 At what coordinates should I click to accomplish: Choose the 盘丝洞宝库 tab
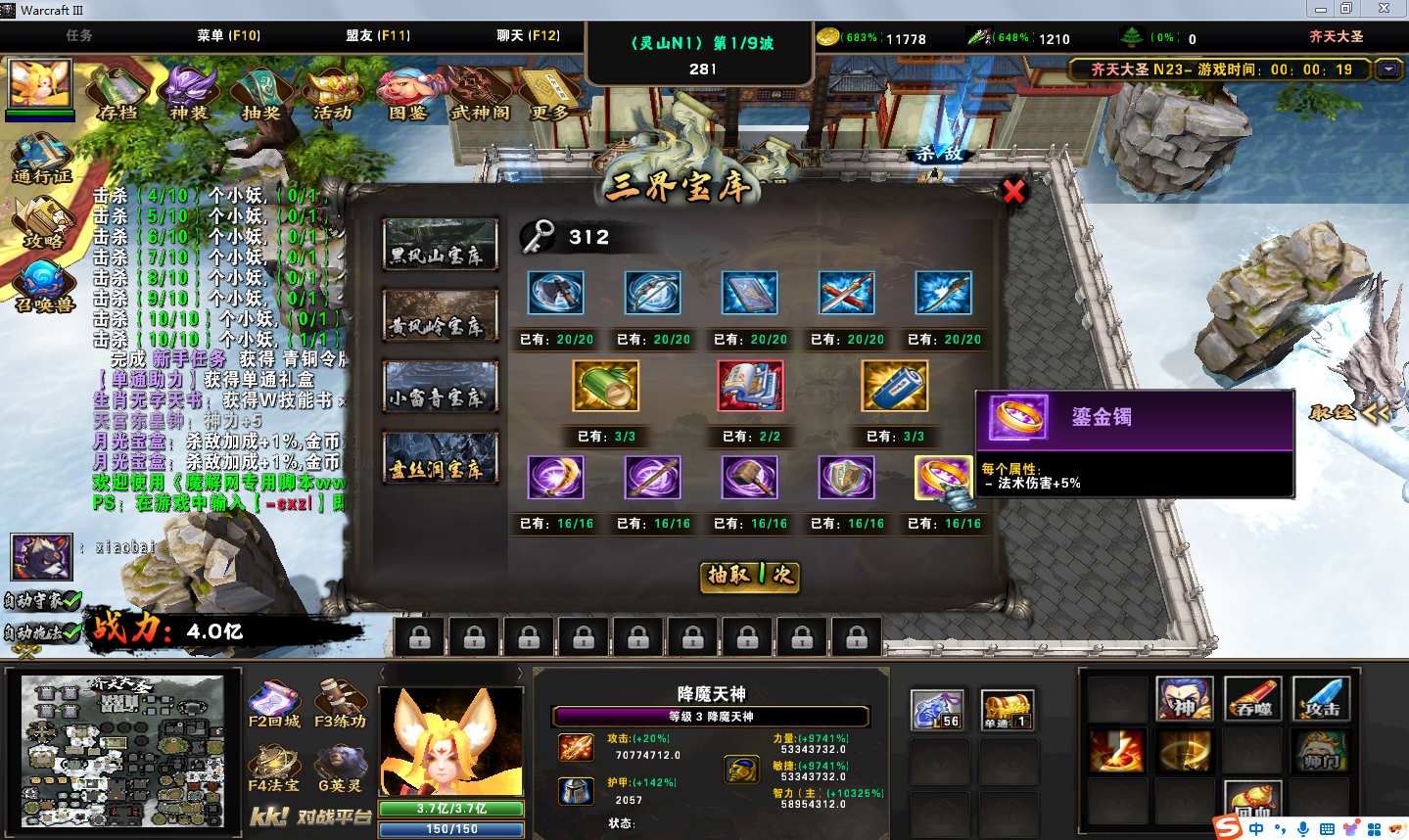coord(440,458)
